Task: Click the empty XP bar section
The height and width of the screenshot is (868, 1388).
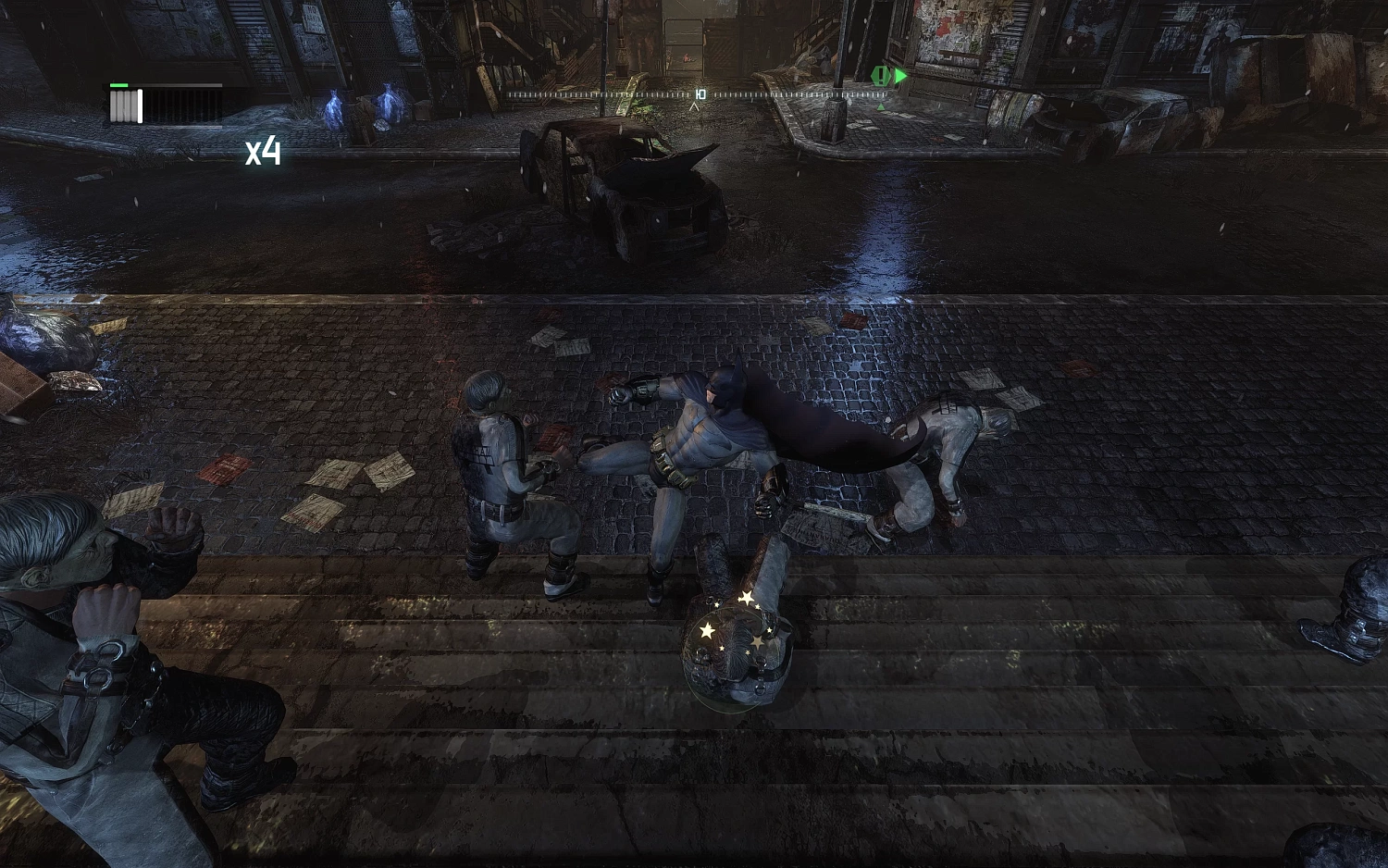Action: (x=180, y=105)
